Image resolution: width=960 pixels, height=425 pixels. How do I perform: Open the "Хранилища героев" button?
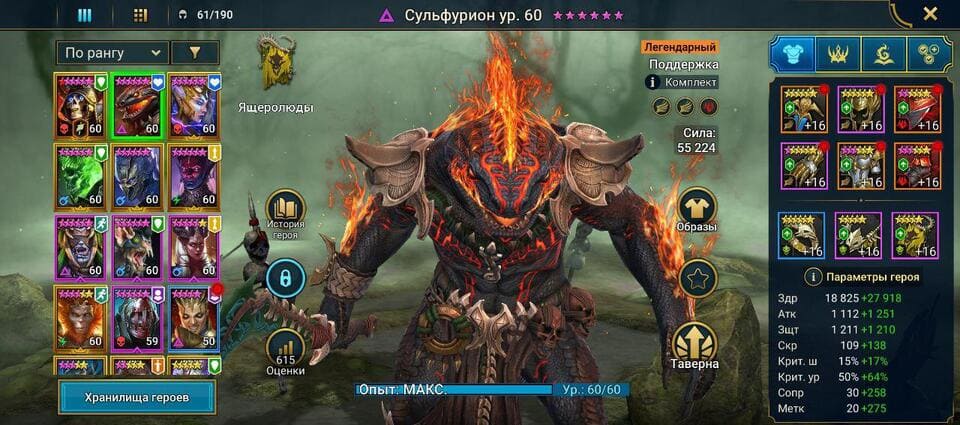tap(137, 396)
